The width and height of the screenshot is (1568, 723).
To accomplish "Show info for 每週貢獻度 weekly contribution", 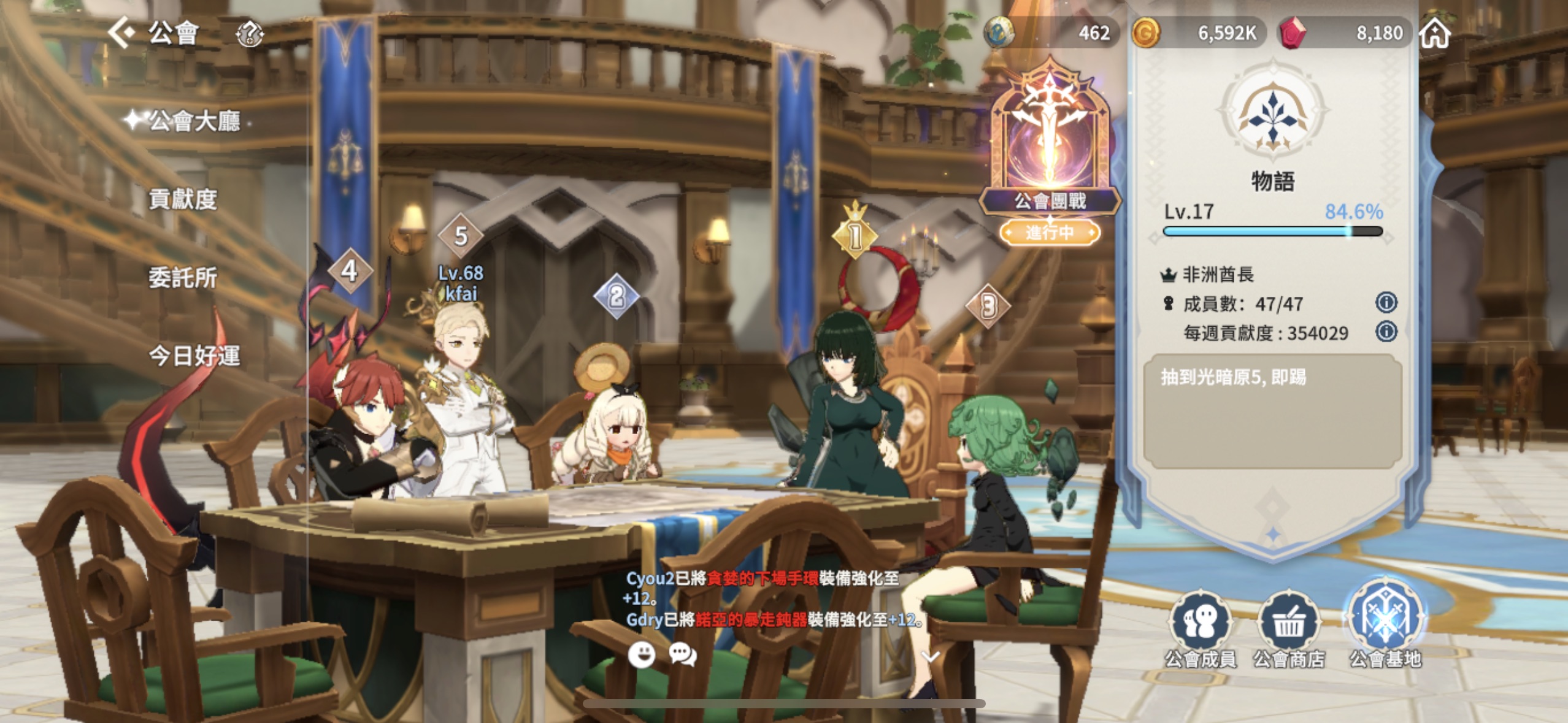I will click(x=1386, y=332).
